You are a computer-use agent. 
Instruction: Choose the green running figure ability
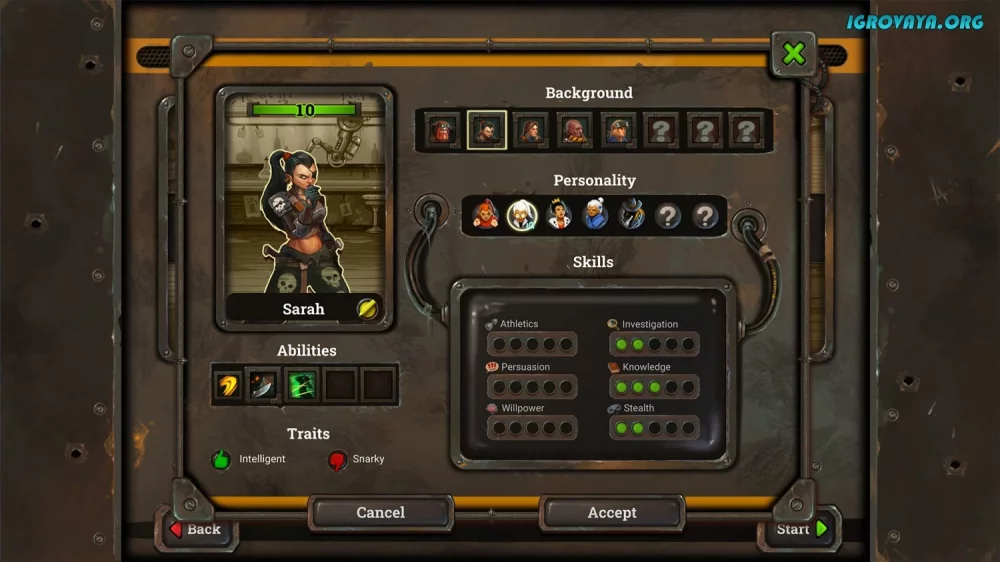(302, 385)
